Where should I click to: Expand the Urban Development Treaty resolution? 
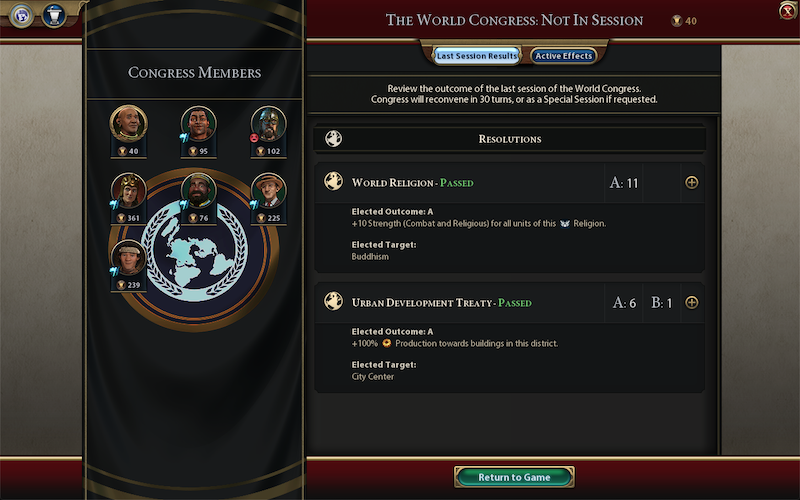tap(691, 303)
